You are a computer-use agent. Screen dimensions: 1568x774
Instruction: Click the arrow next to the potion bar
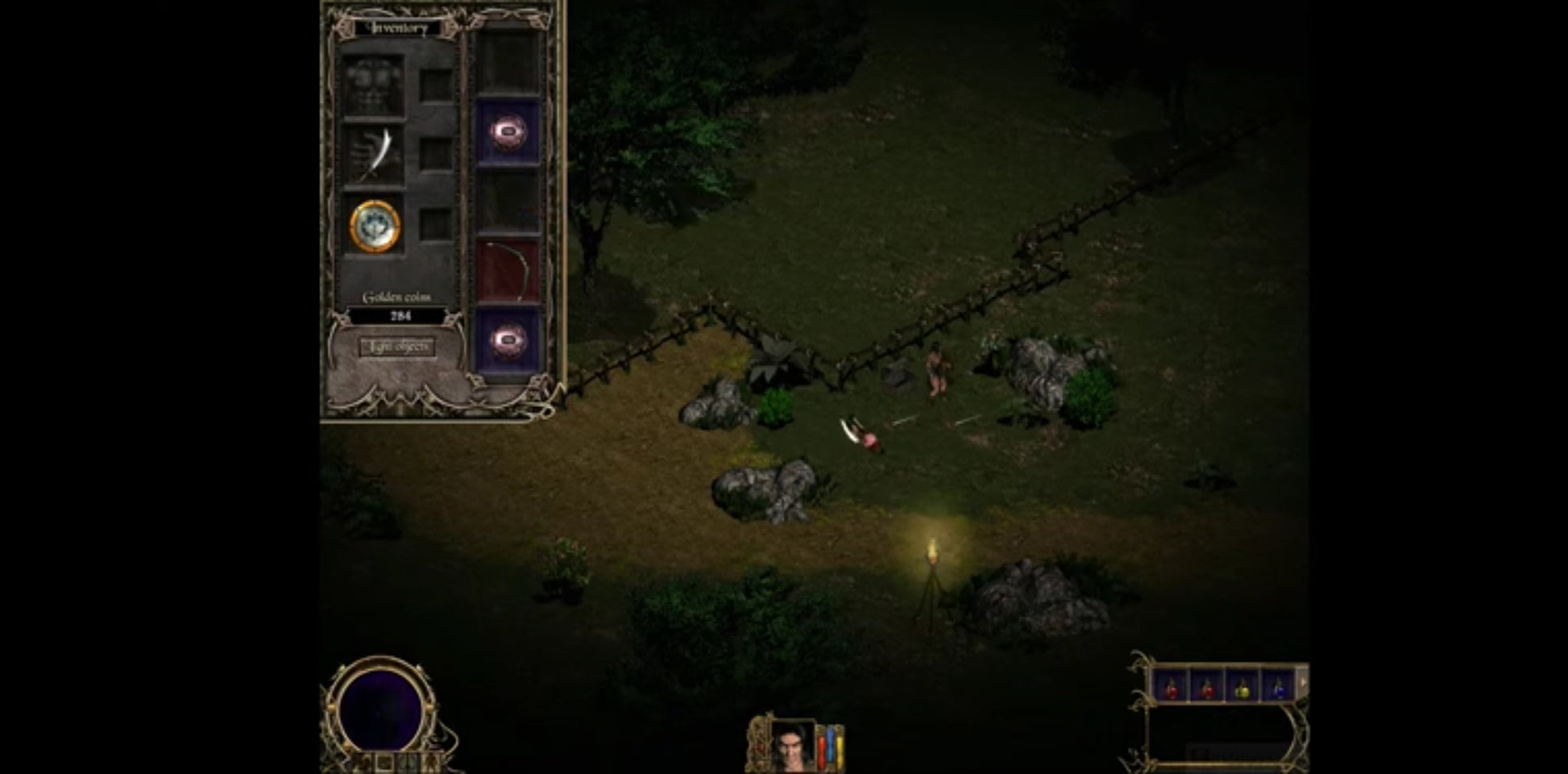1303,683
